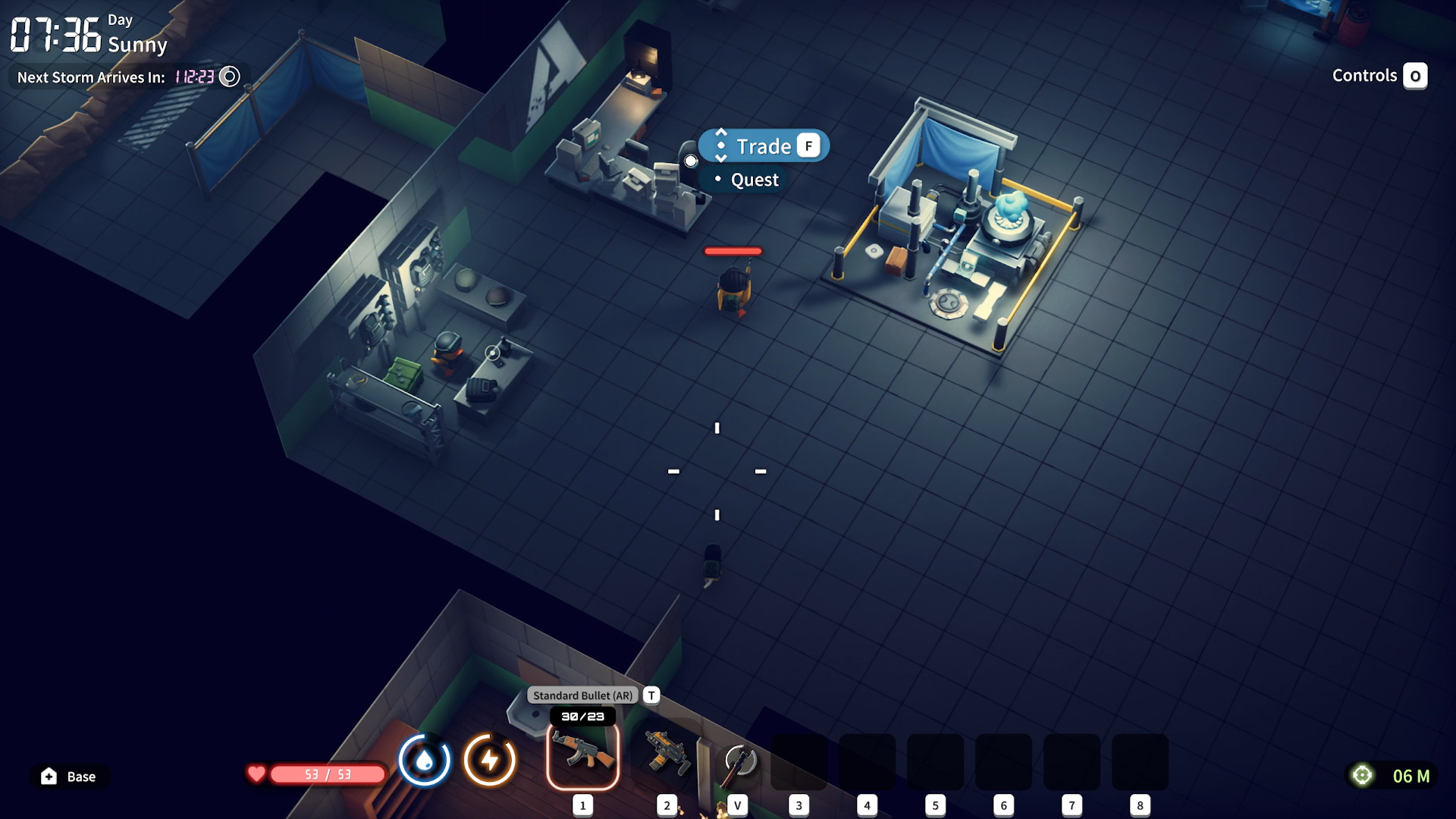Screen dimensions: 1456x819
Task: Click the green crosshair range indicator
Action: 1362,775
